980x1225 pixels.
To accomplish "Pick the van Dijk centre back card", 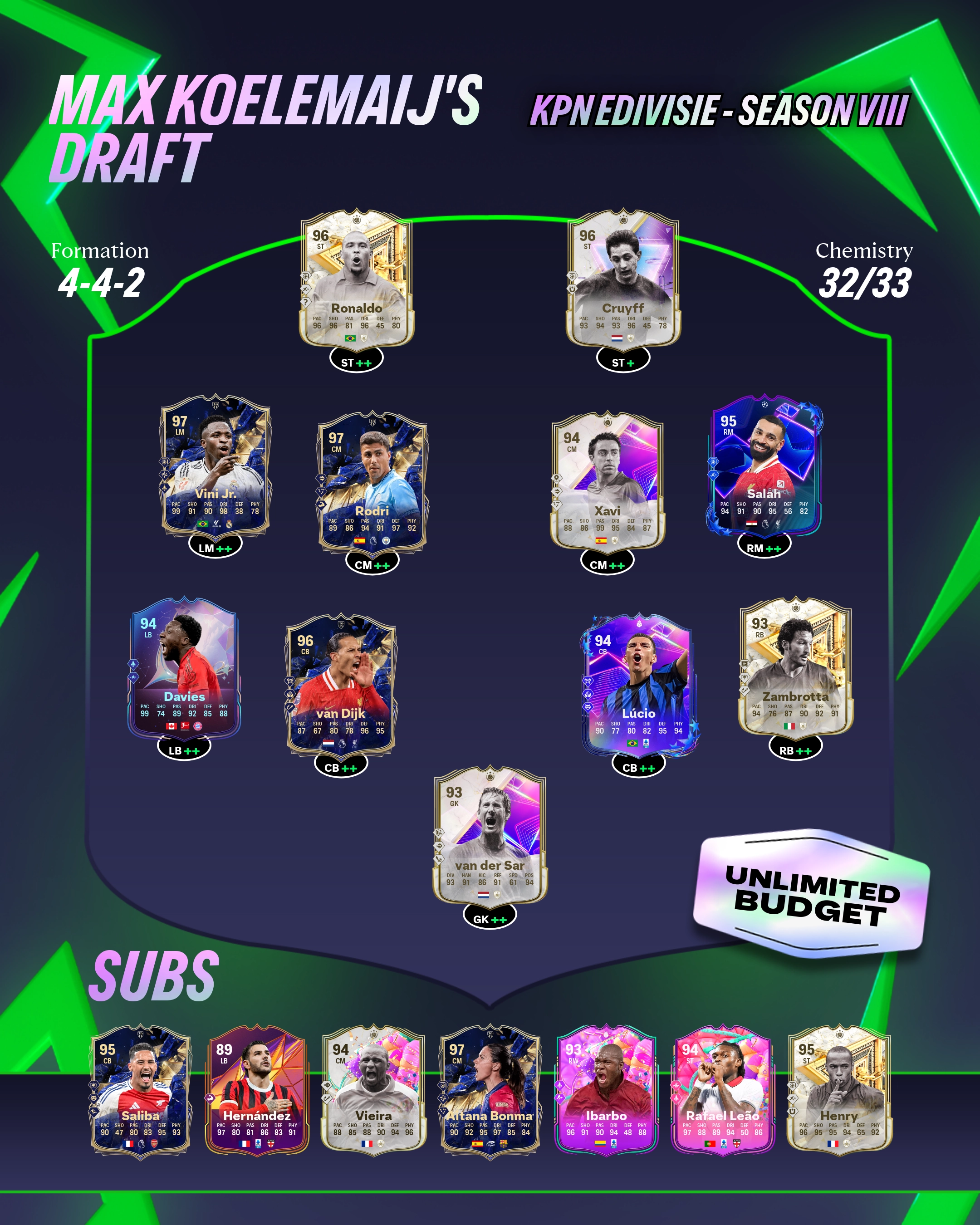I will [341, 685].
